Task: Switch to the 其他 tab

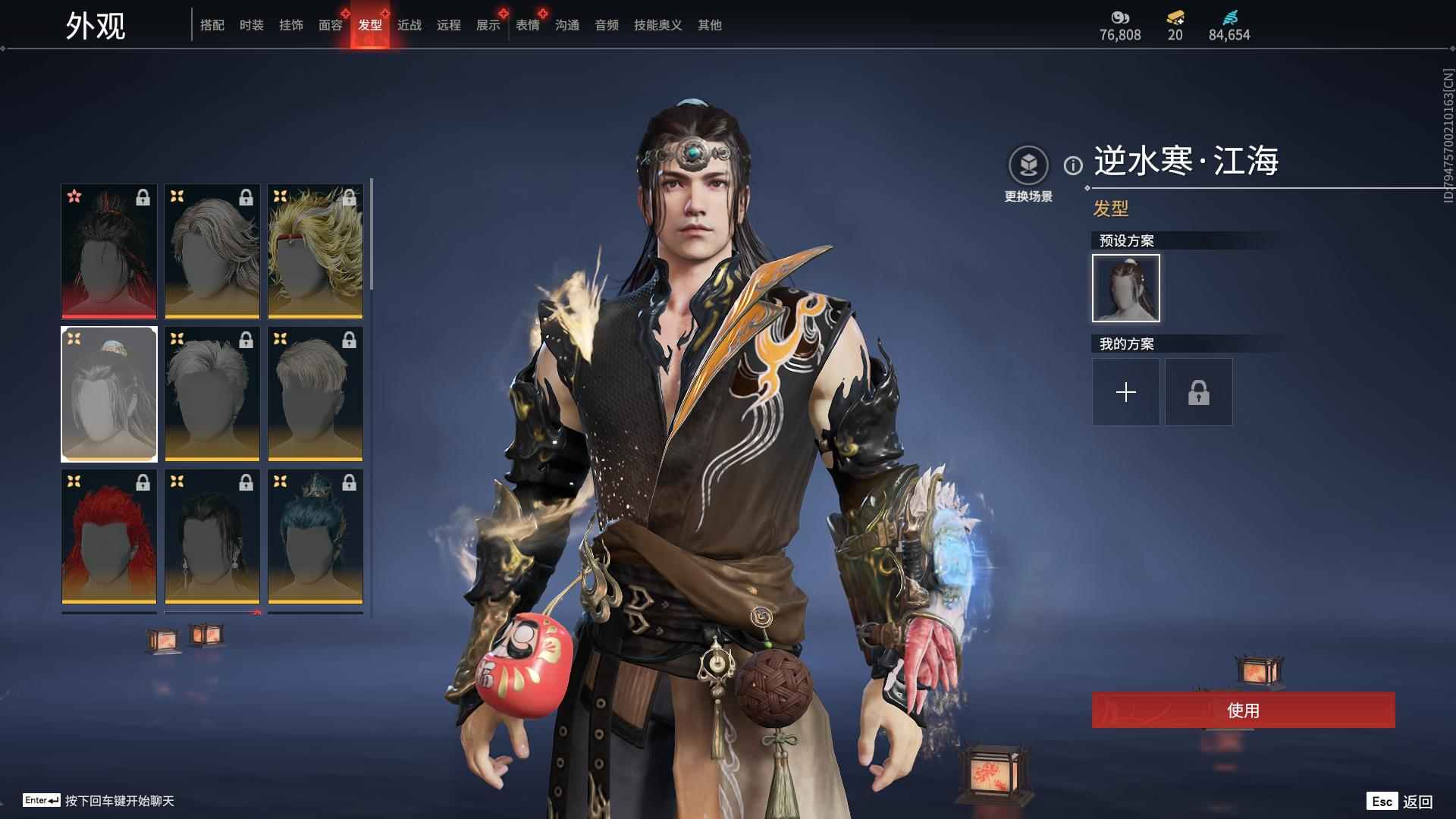Action: point(709,25)
